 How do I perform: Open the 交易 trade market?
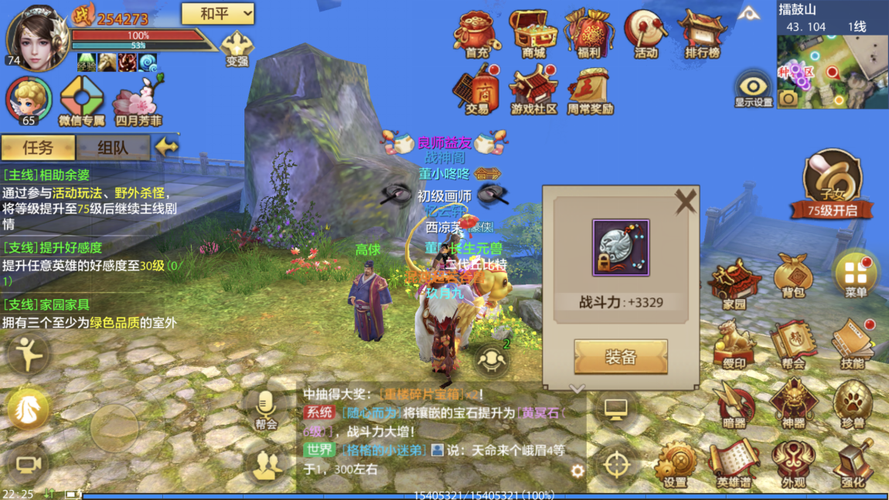point(477,88)
